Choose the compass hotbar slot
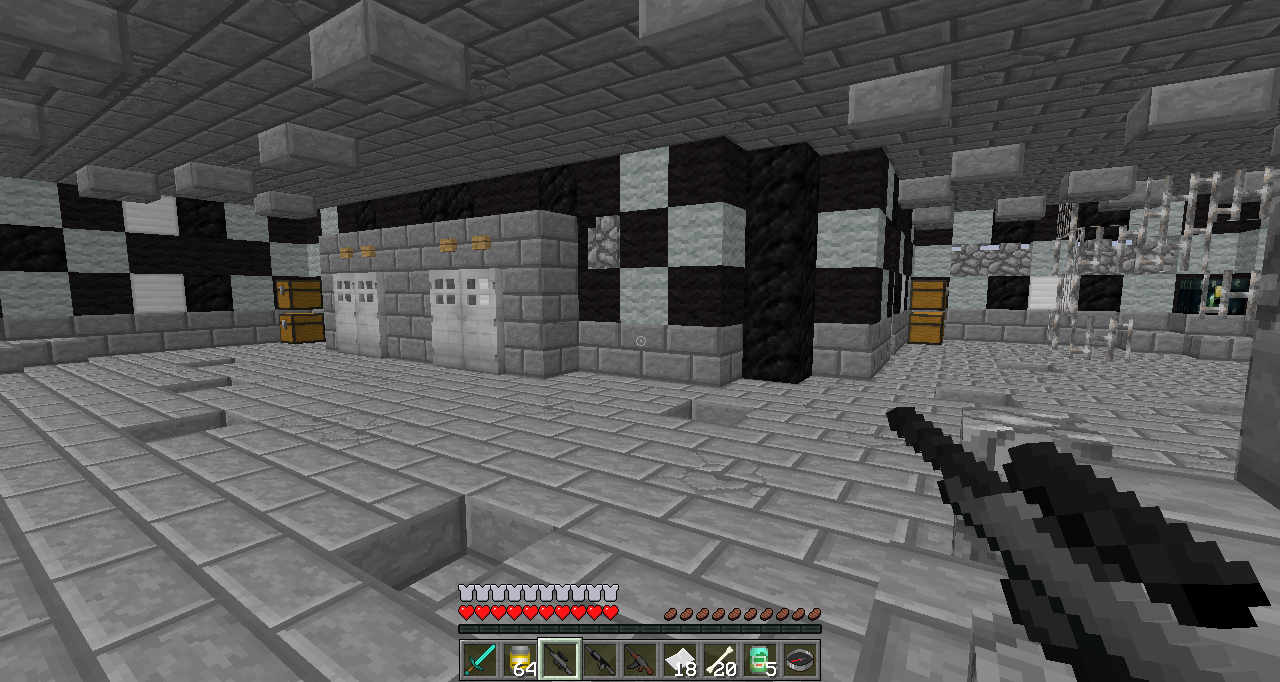The image size is (1280, 682). [x=800, y=660]
